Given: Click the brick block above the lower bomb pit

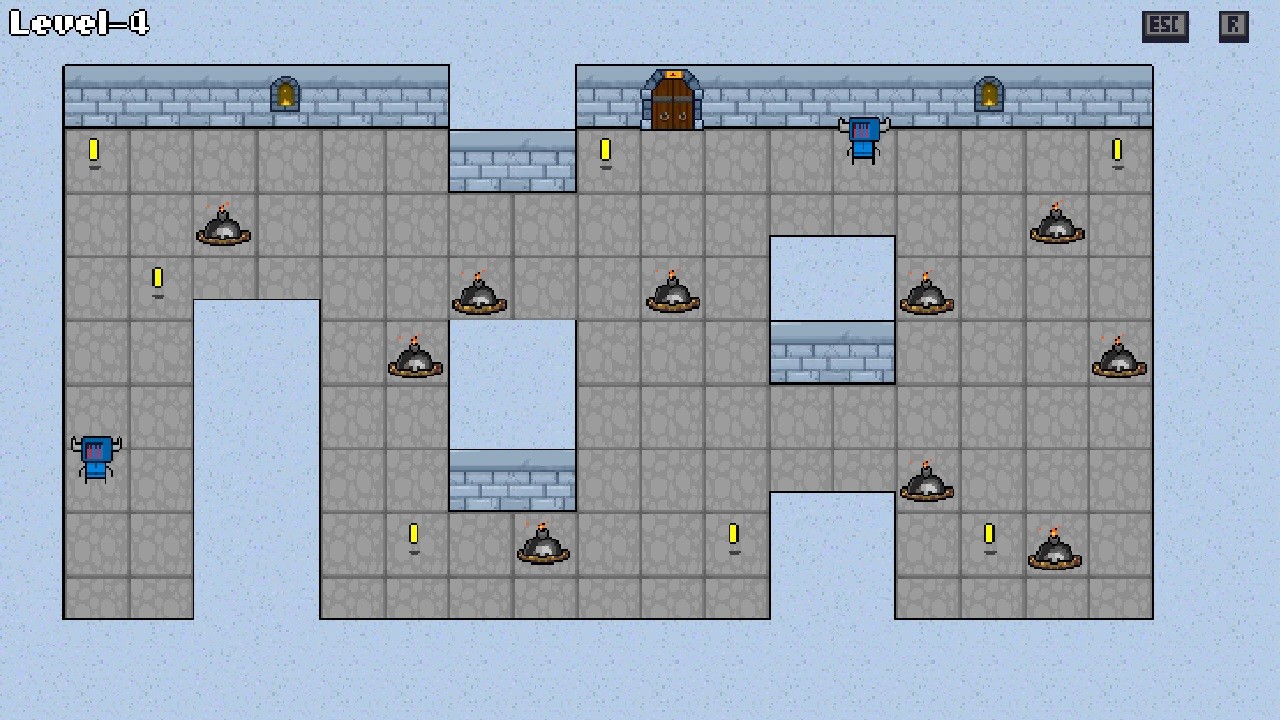Looking at the screenshot, I should point(512,480).
